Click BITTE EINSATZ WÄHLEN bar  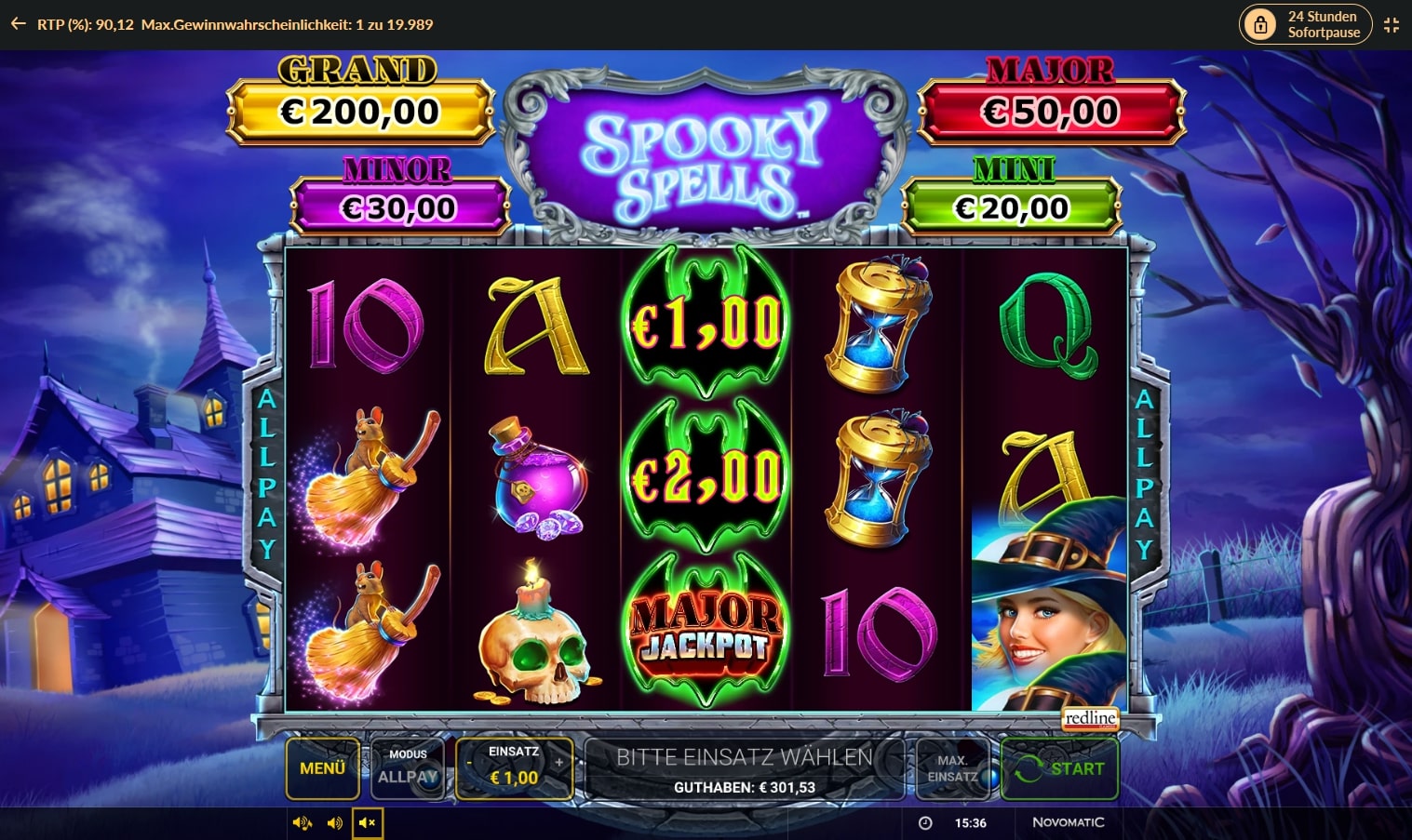740,757
